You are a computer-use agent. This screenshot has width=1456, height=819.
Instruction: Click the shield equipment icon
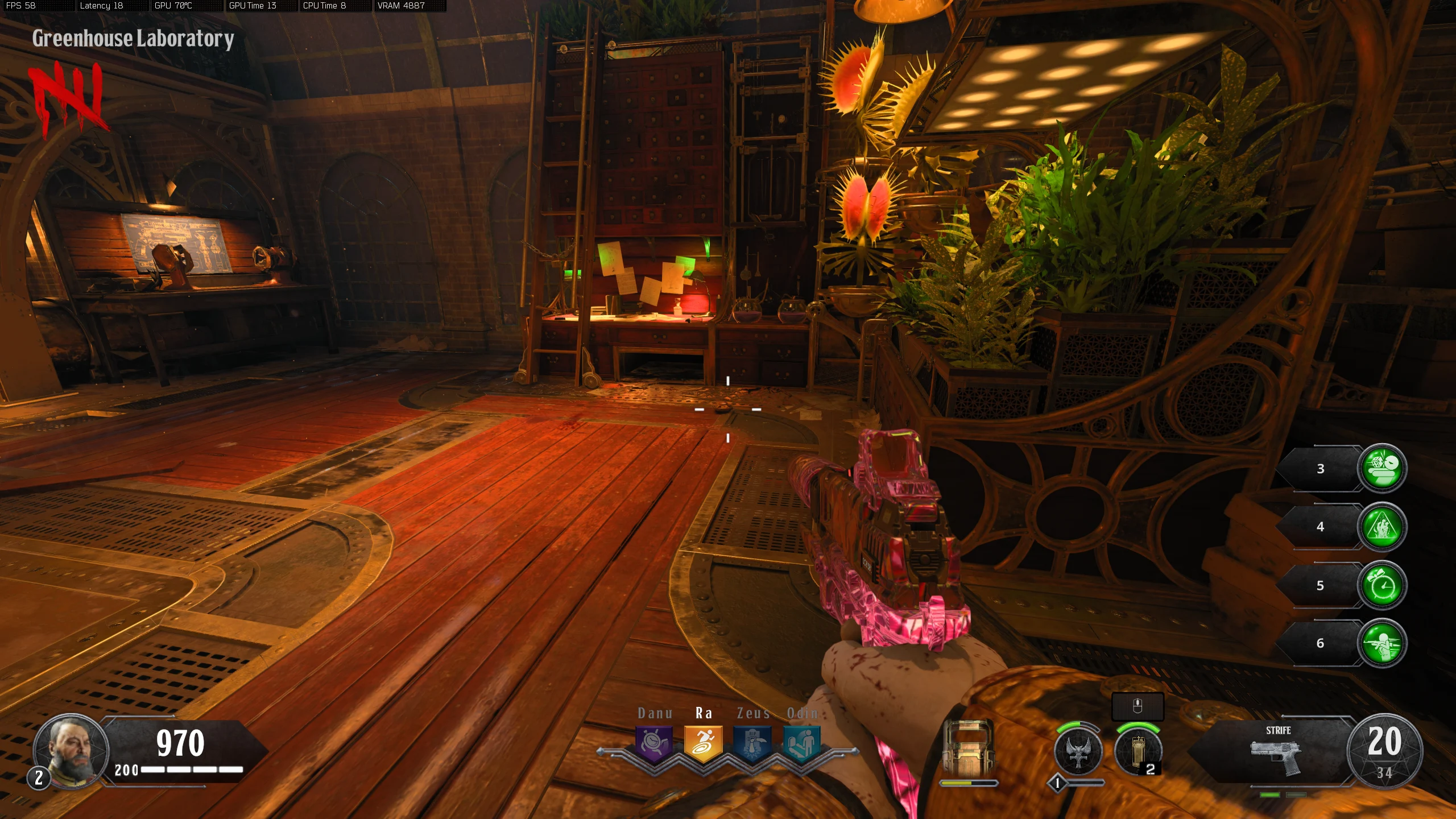coord(968,748)
